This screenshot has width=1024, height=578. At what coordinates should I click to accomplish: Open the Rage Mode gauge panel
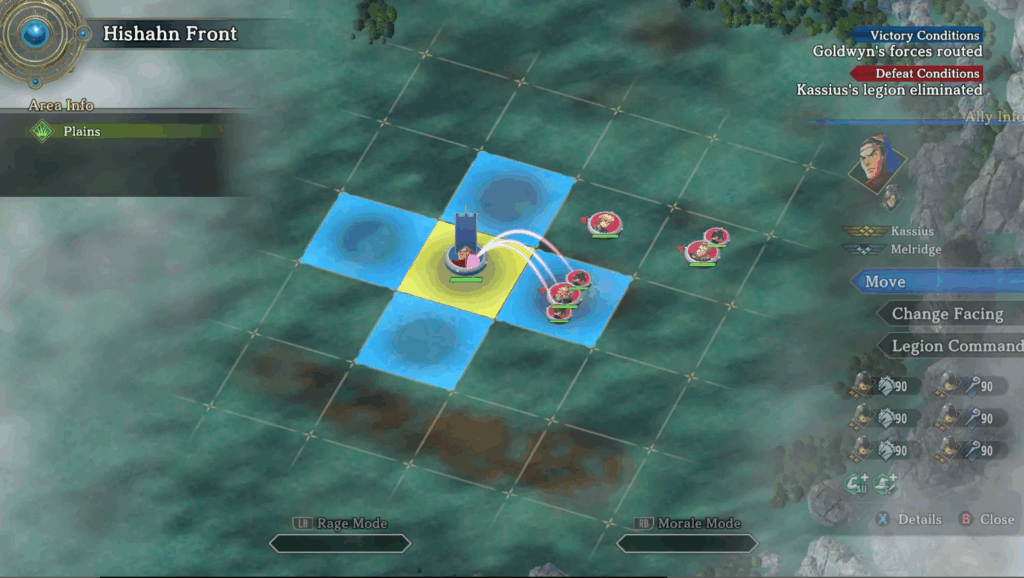click(340, 542)
